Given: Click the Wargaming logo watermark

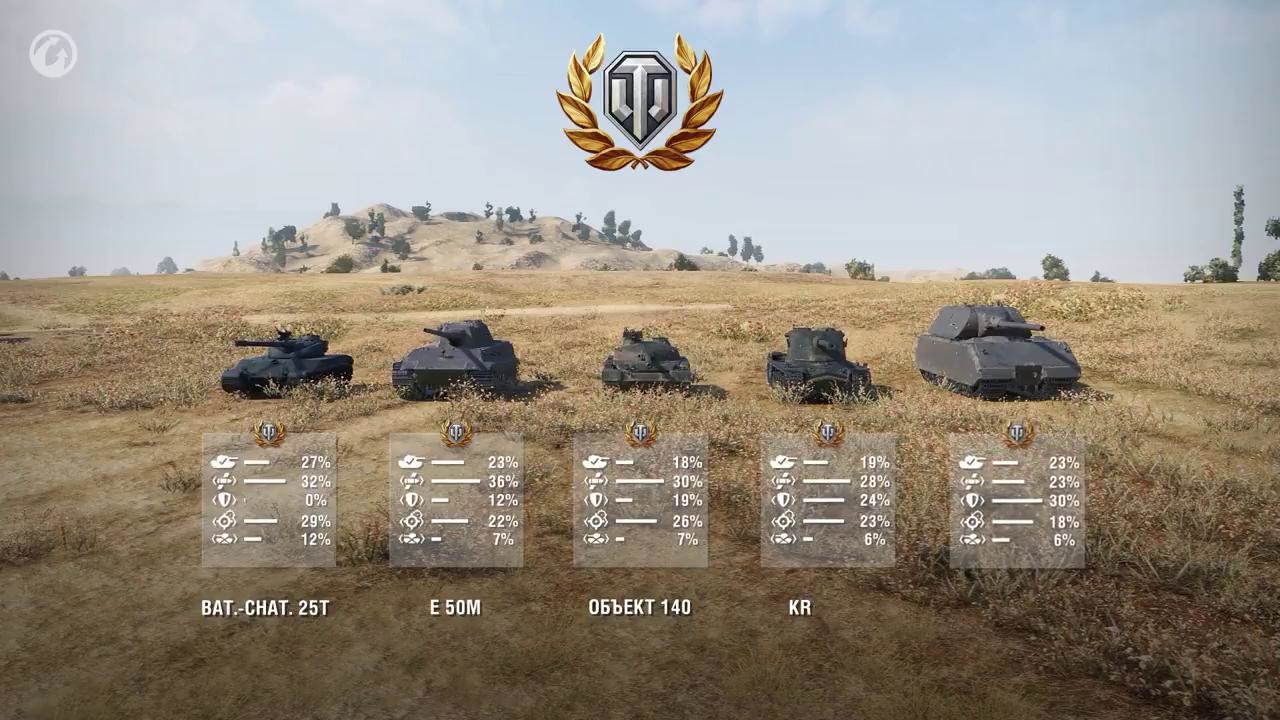Looking at the screenshot, I should [53, 54].
